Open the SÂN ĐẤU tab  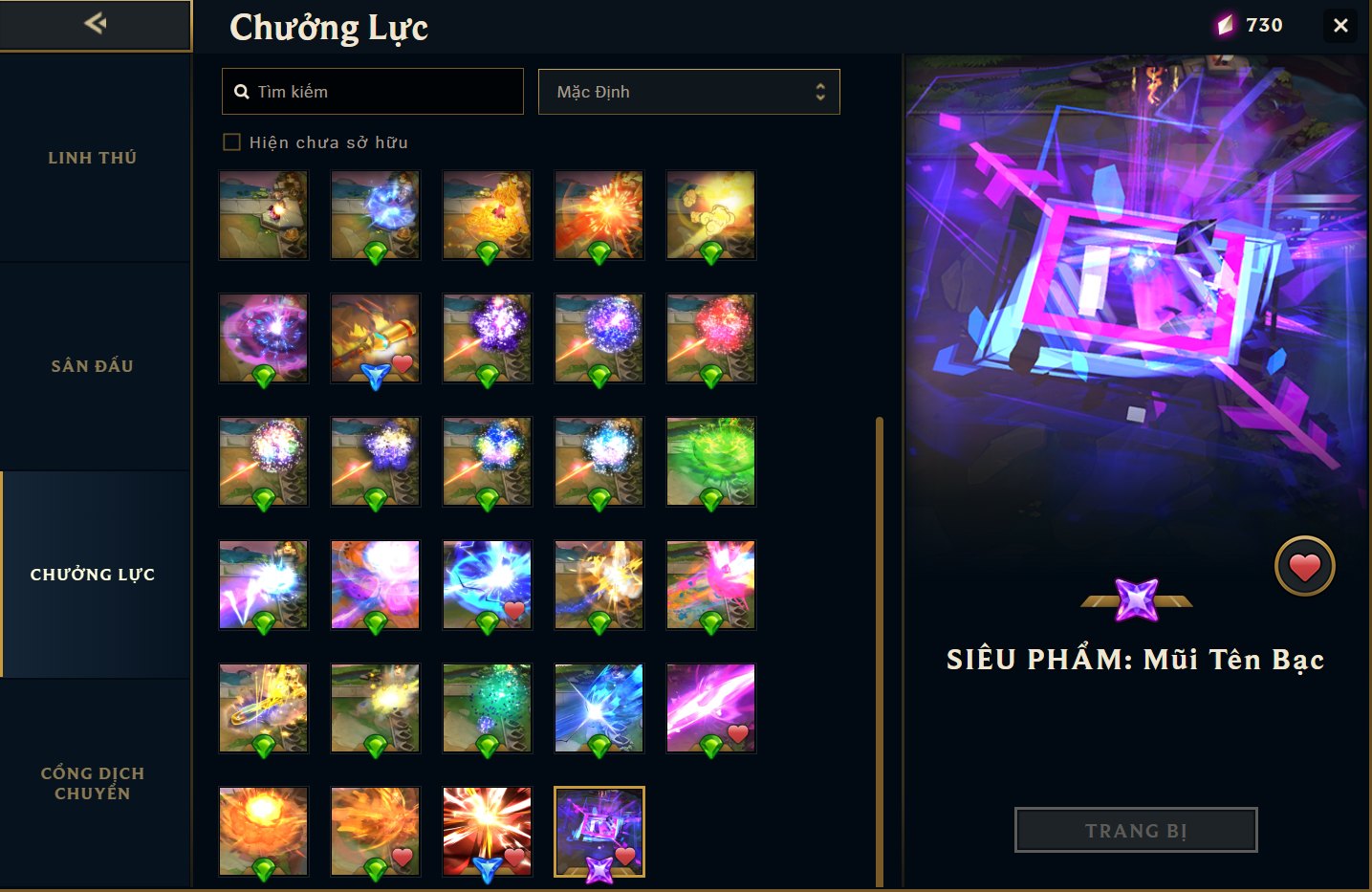92,365
